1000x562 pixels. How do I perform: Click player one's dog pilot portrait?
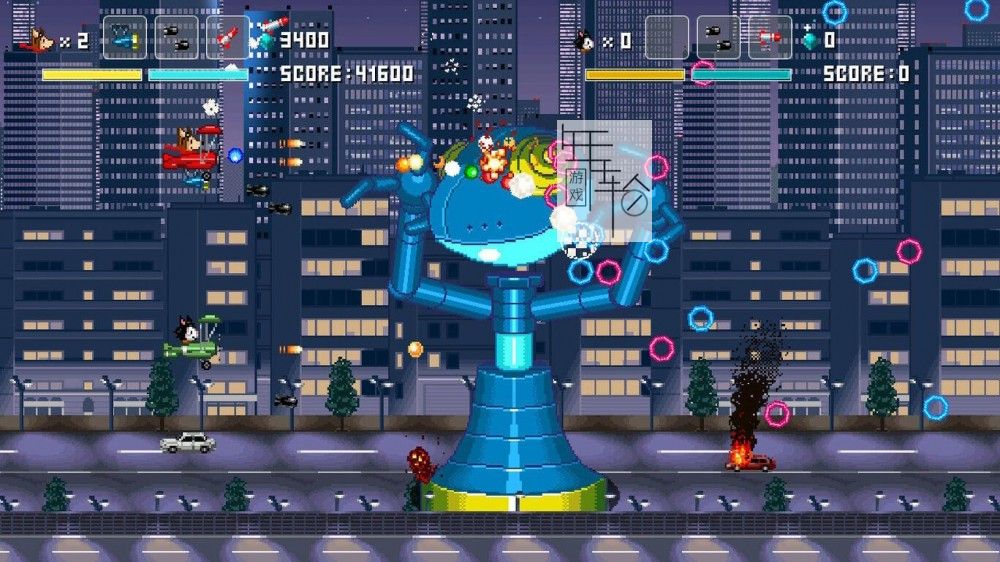click(x=38, y=40)
